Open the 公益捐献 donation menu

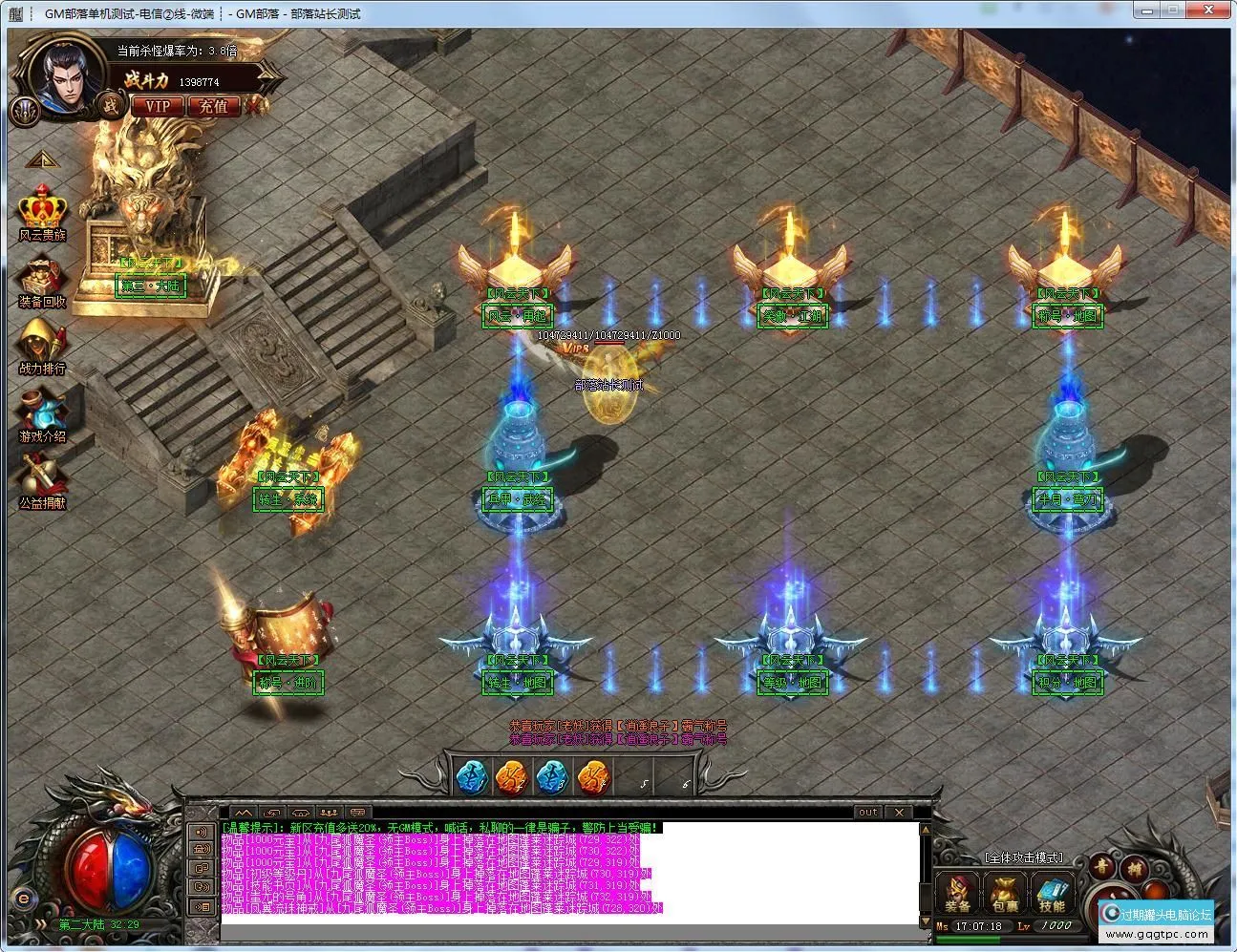[42, 483]
